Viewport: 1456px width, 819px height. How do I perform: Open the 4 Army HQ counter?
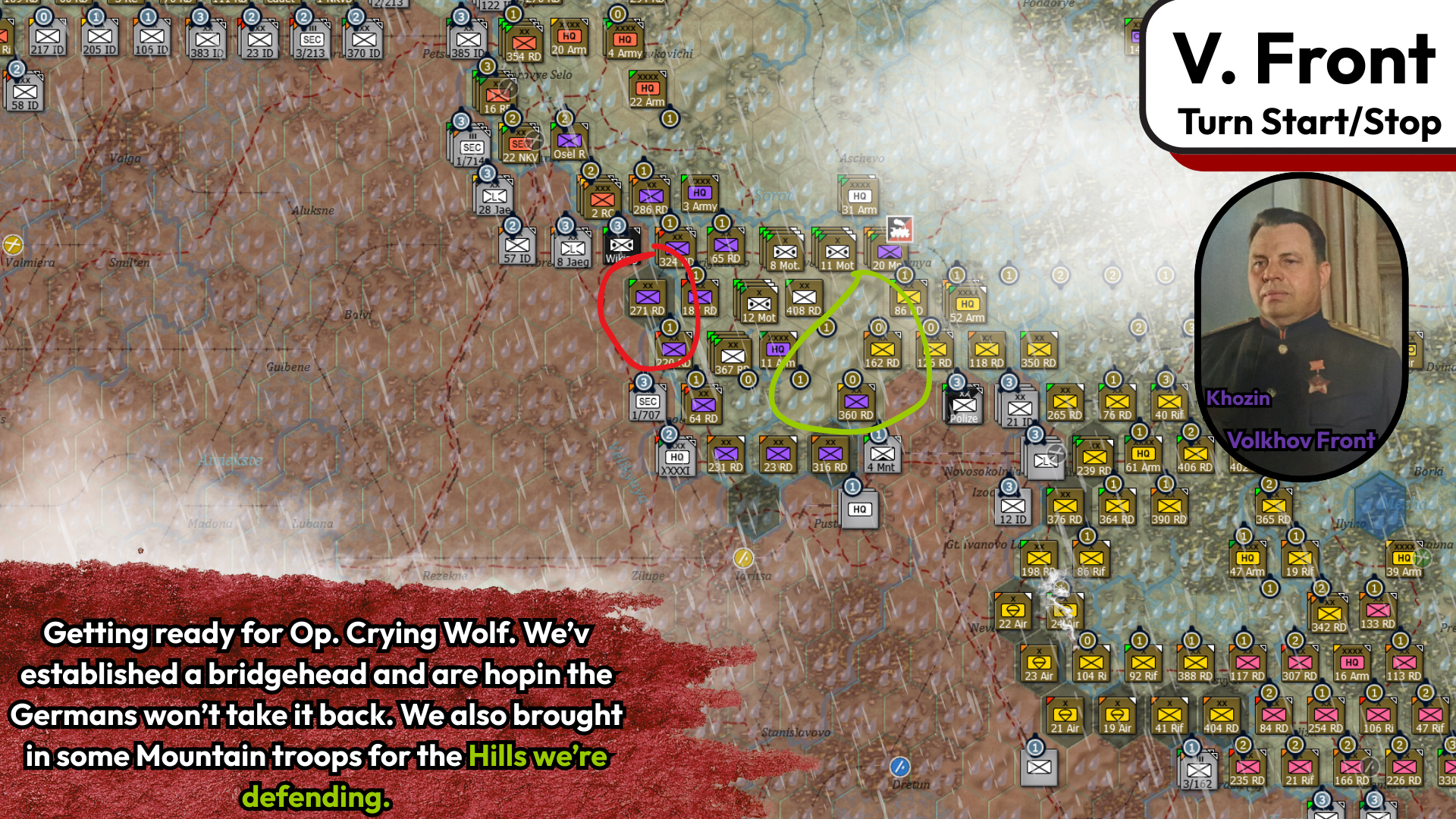[624, 39]
